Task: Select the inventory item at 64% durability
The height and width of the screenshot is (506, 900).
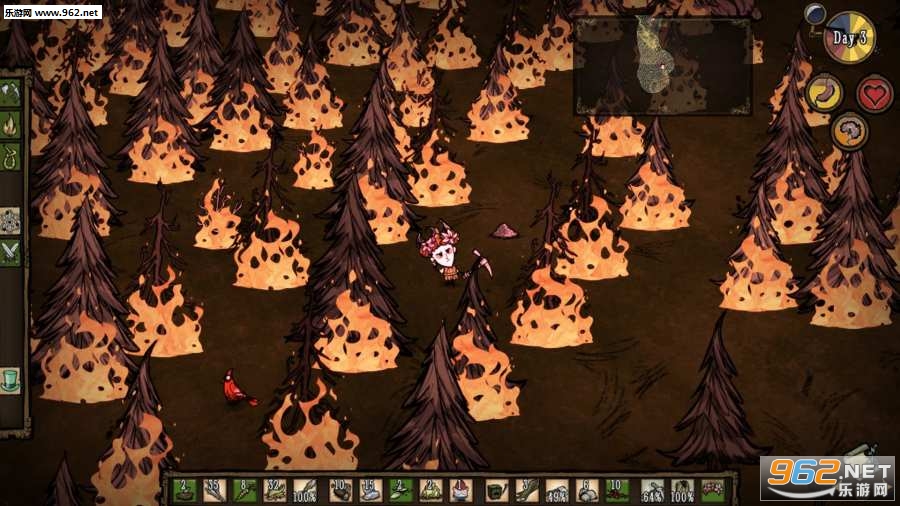Action: (x=651, y=490)
